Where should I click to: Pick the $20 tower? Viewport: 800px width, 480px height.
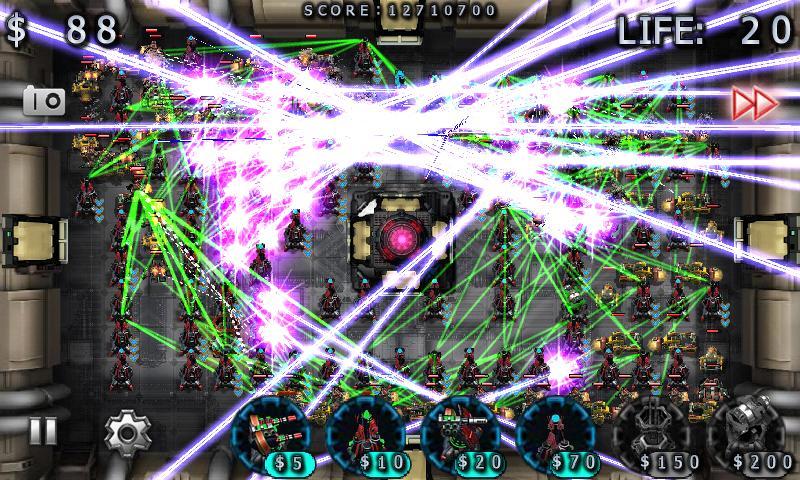click(x=460, y=434)
